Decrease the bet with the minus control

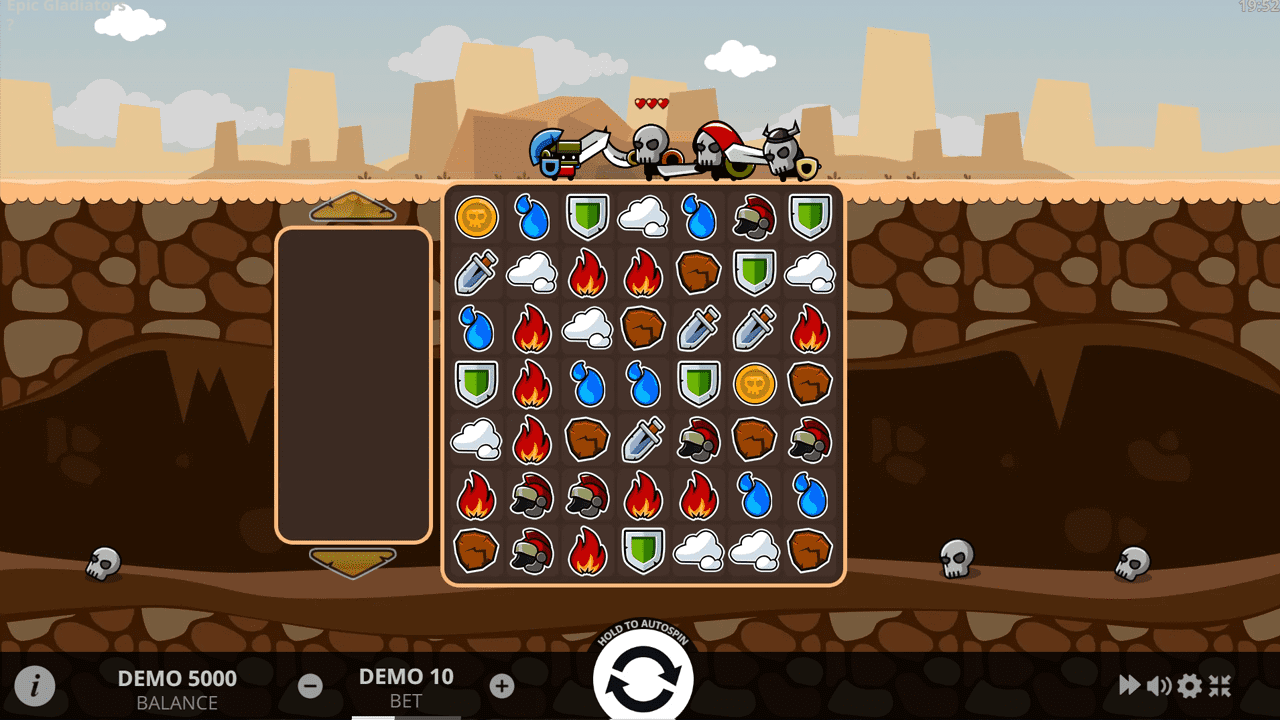(309, 686)
